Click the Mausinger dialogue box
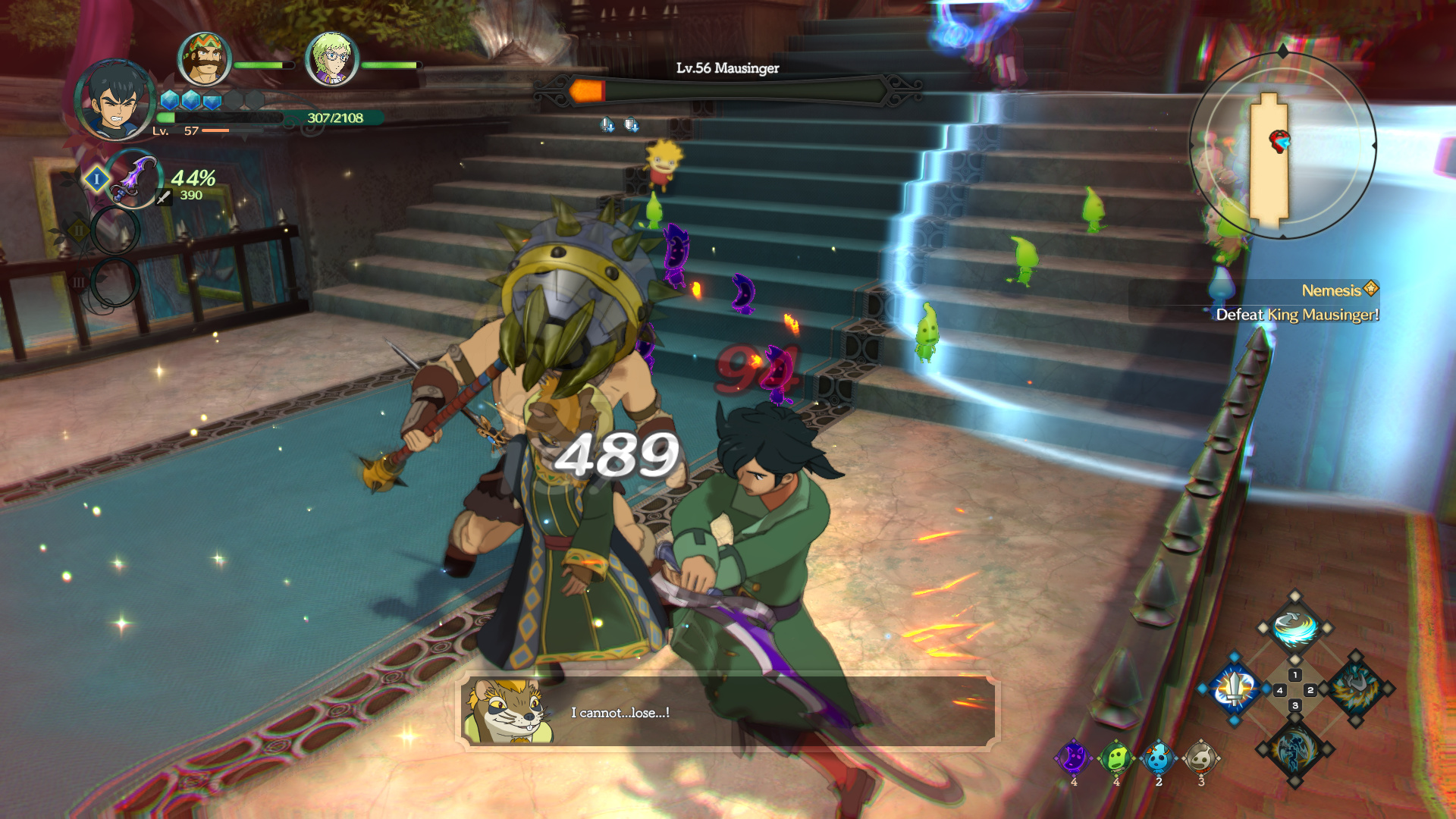This screenshot has height=819, width=1456. (x=728, y=712)
